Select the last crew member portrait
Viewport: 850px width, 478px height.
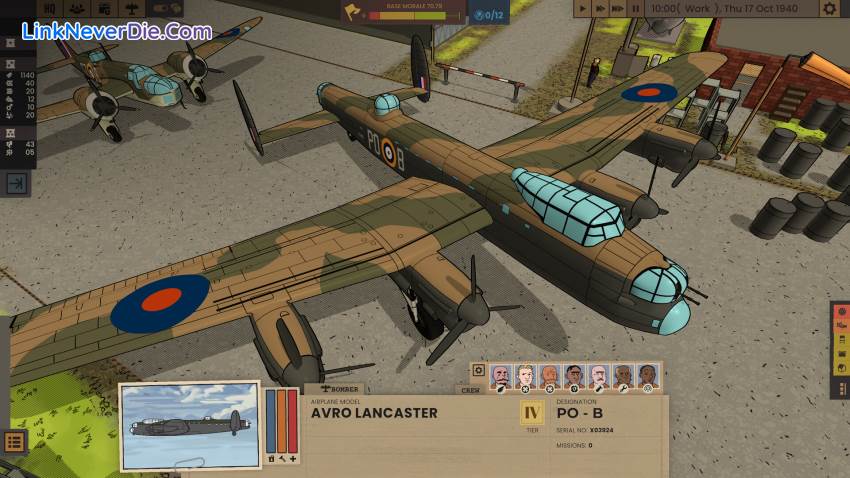tap(648, 375)
